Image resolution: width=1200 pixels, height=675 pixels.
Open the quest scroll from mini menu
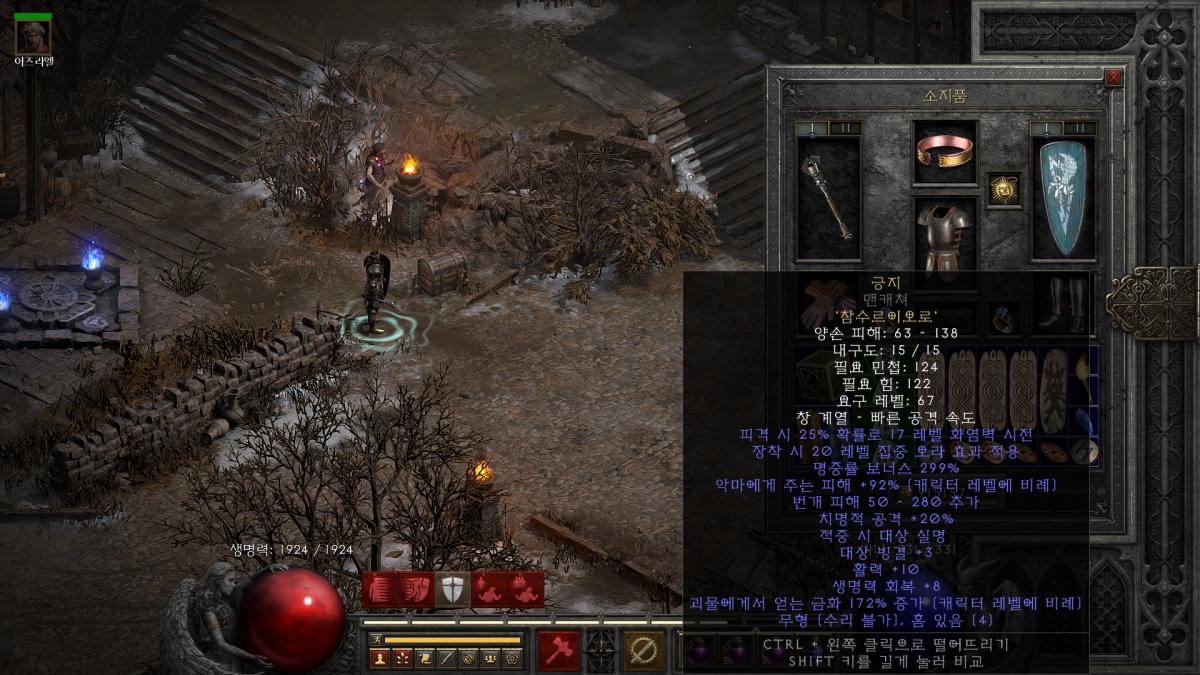tap(424, 658)
